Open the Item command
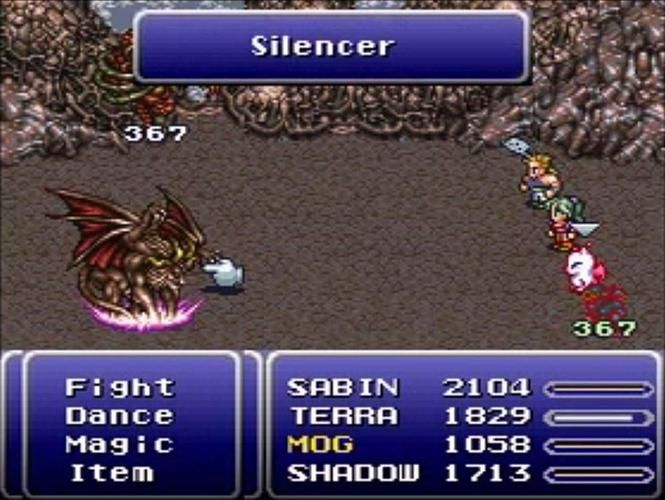Screen dimensions: 665x500 pos(110,472)
